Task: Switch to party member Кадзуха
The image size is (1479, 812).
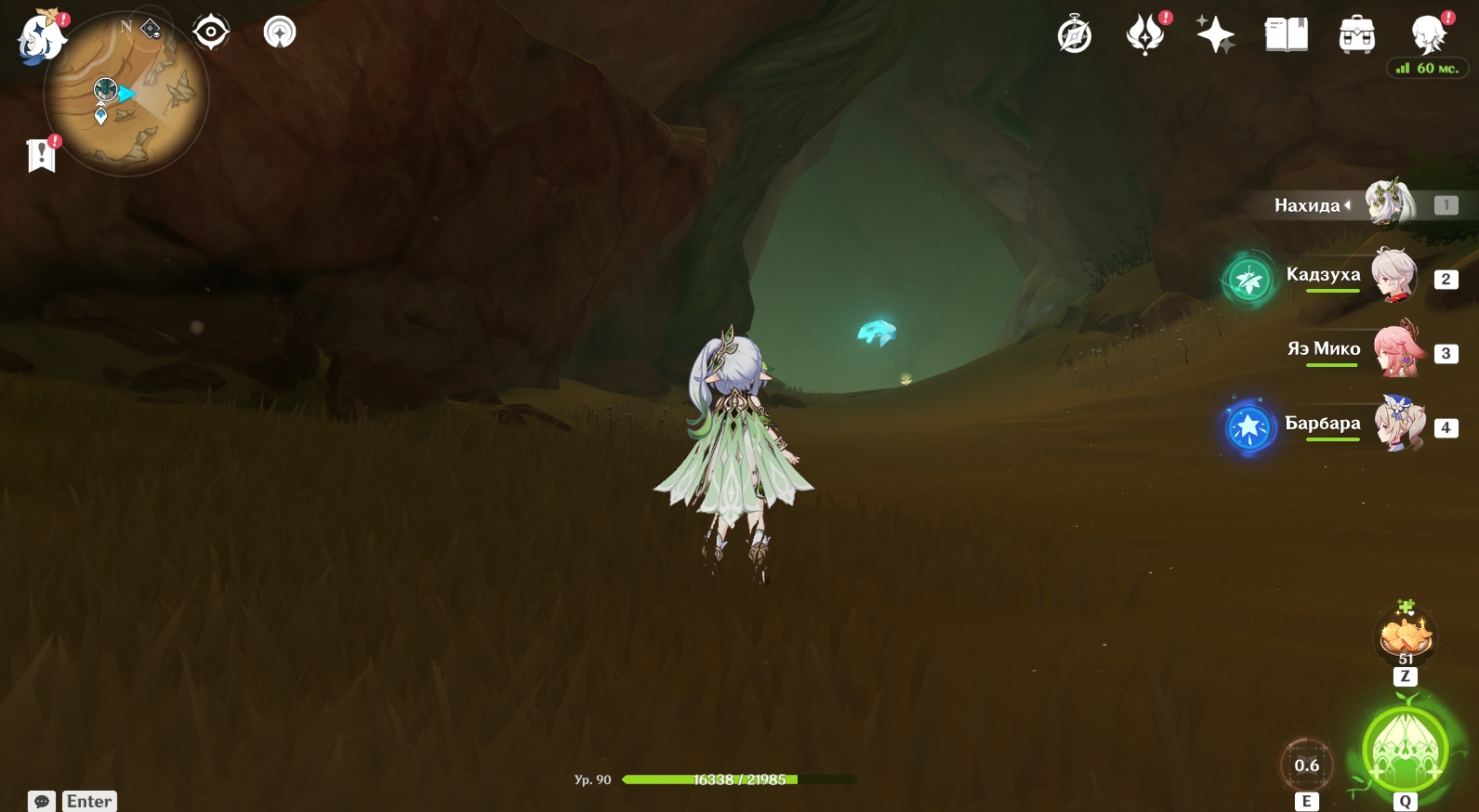Action: point(1393,276)
